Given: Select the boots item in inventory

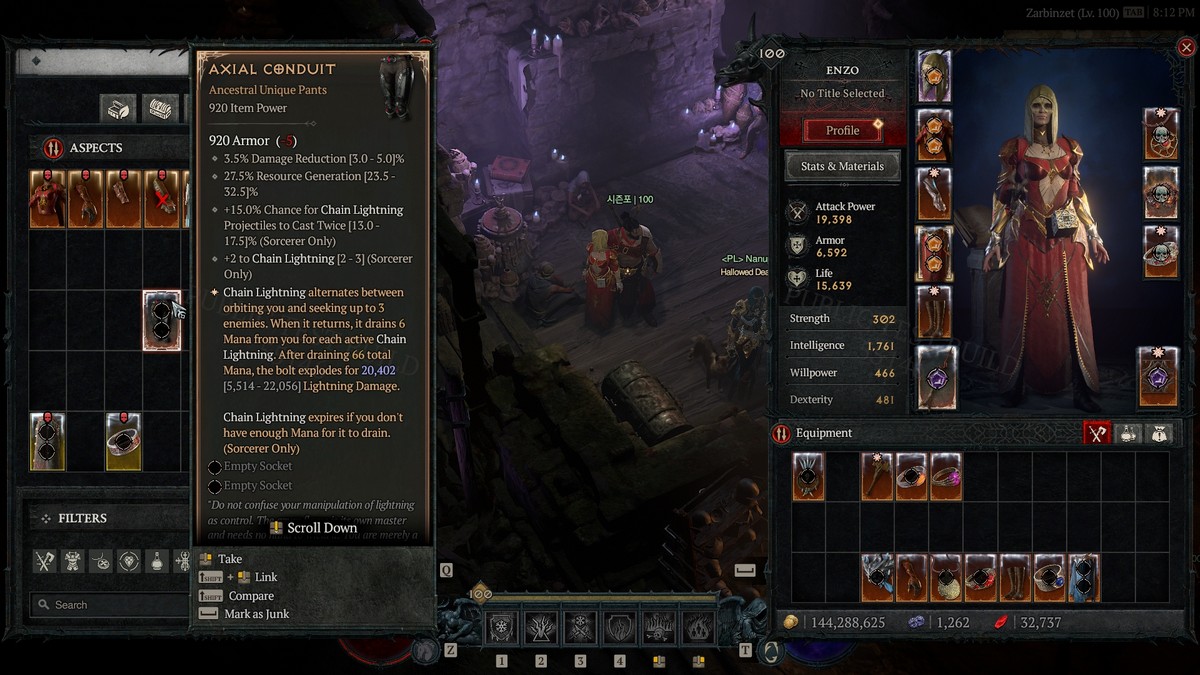Looking at the screenshot, I should (1016, 578).
